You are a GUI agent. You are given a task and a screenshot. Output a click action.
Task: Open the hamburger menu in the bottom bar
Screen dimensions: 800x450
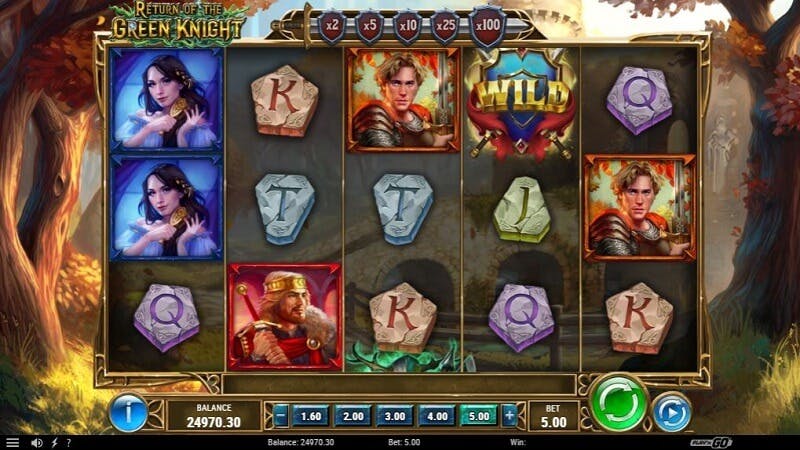12,442
